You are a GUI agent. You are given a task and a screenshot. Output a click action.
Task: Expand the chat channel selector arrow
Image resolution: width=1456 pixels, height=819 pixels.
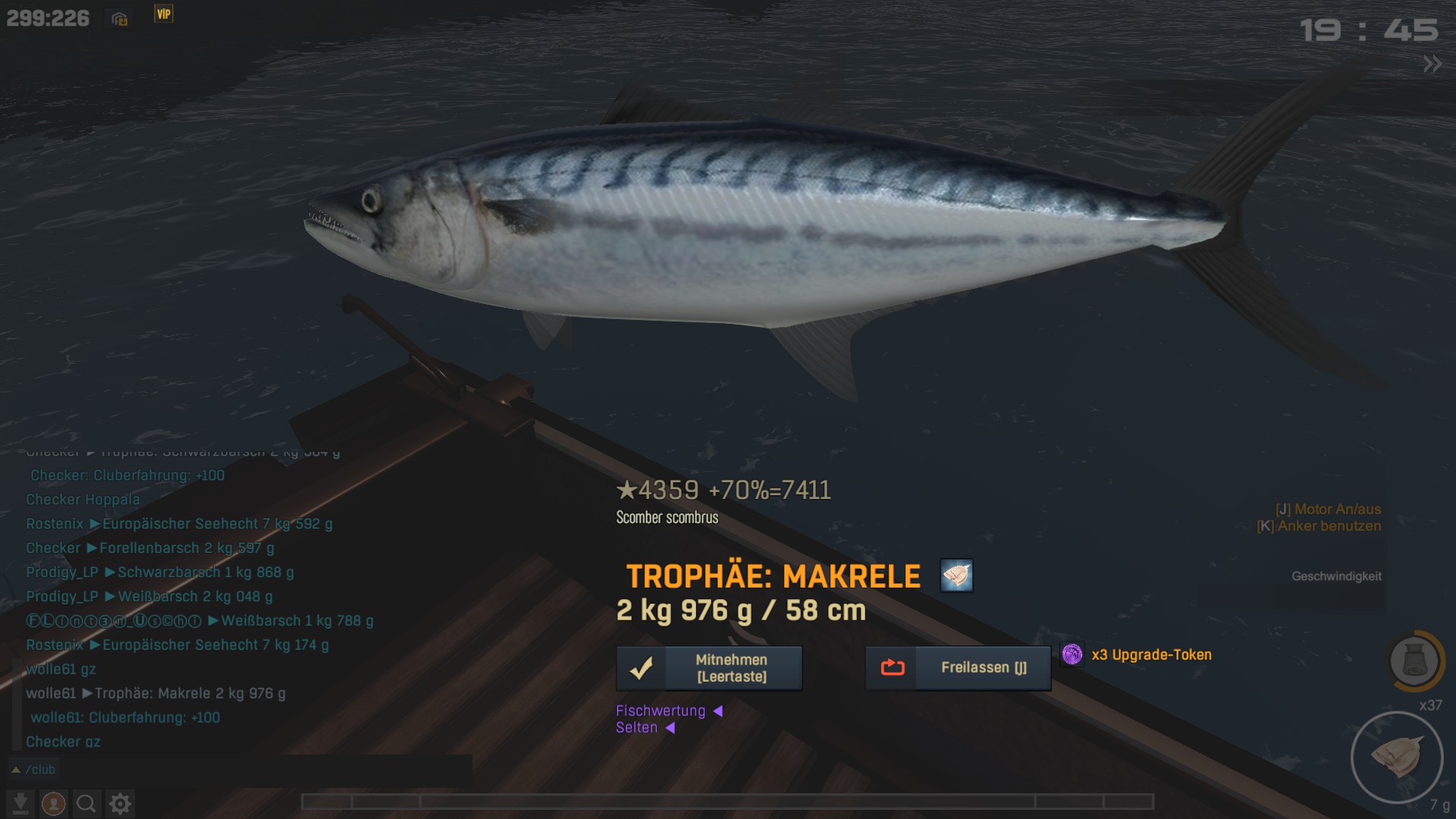(x=15, y=770)
